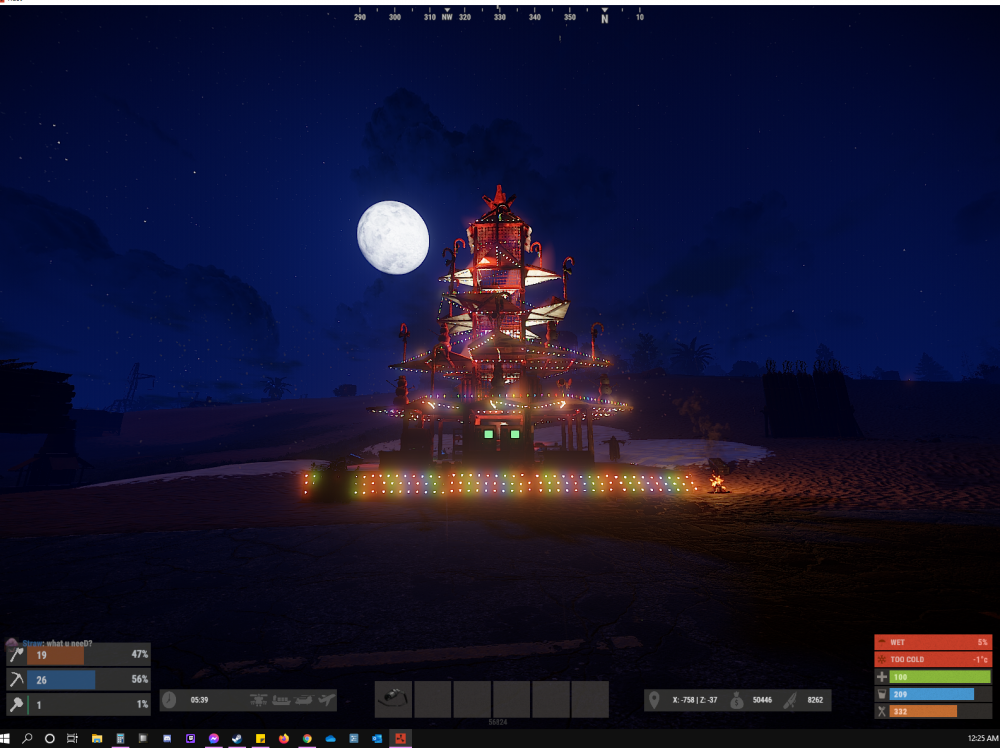1000x748 pixels.
Task: Open Steam from the Windows taskbar
Action: coord(237,739)
